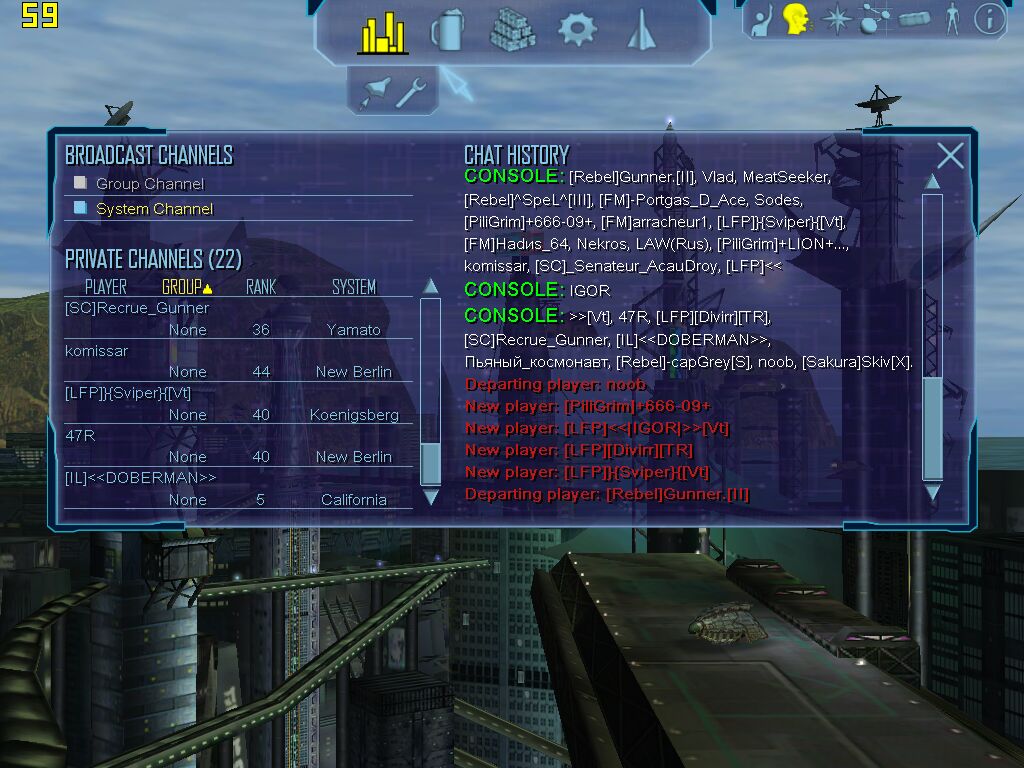Sort the player list by Rank

261,287
